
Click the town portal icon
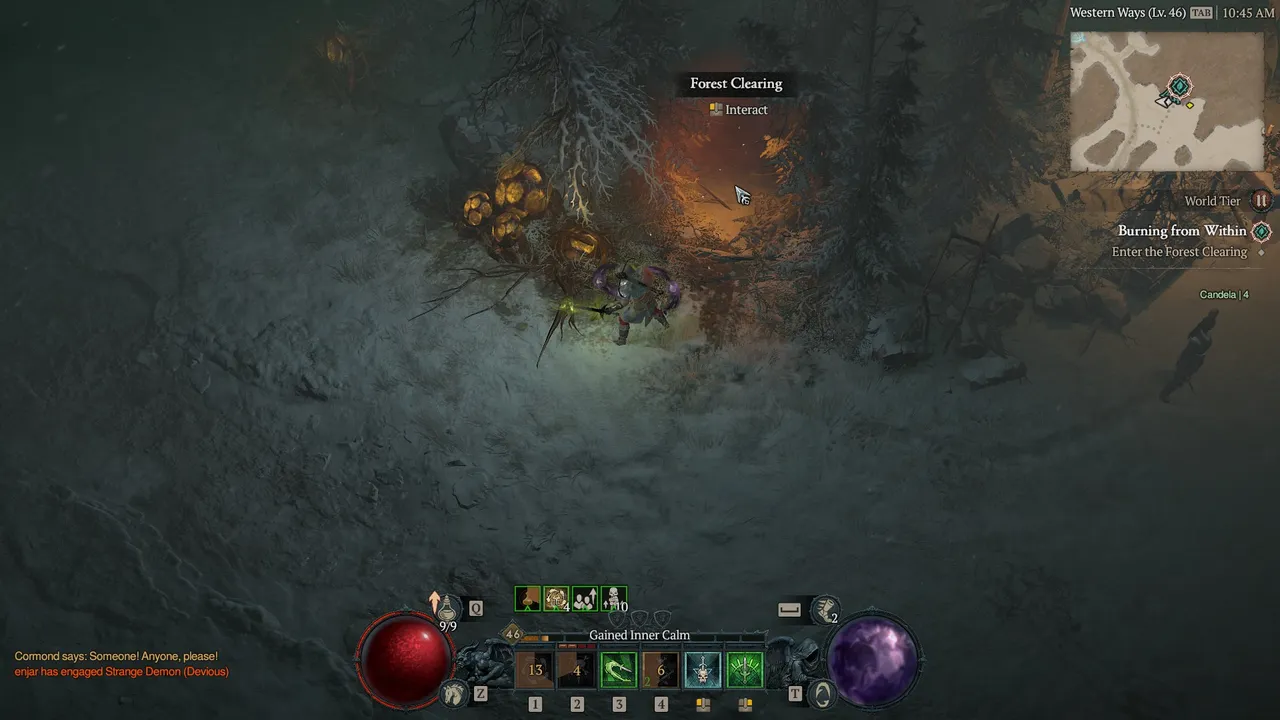click(821, 693)
